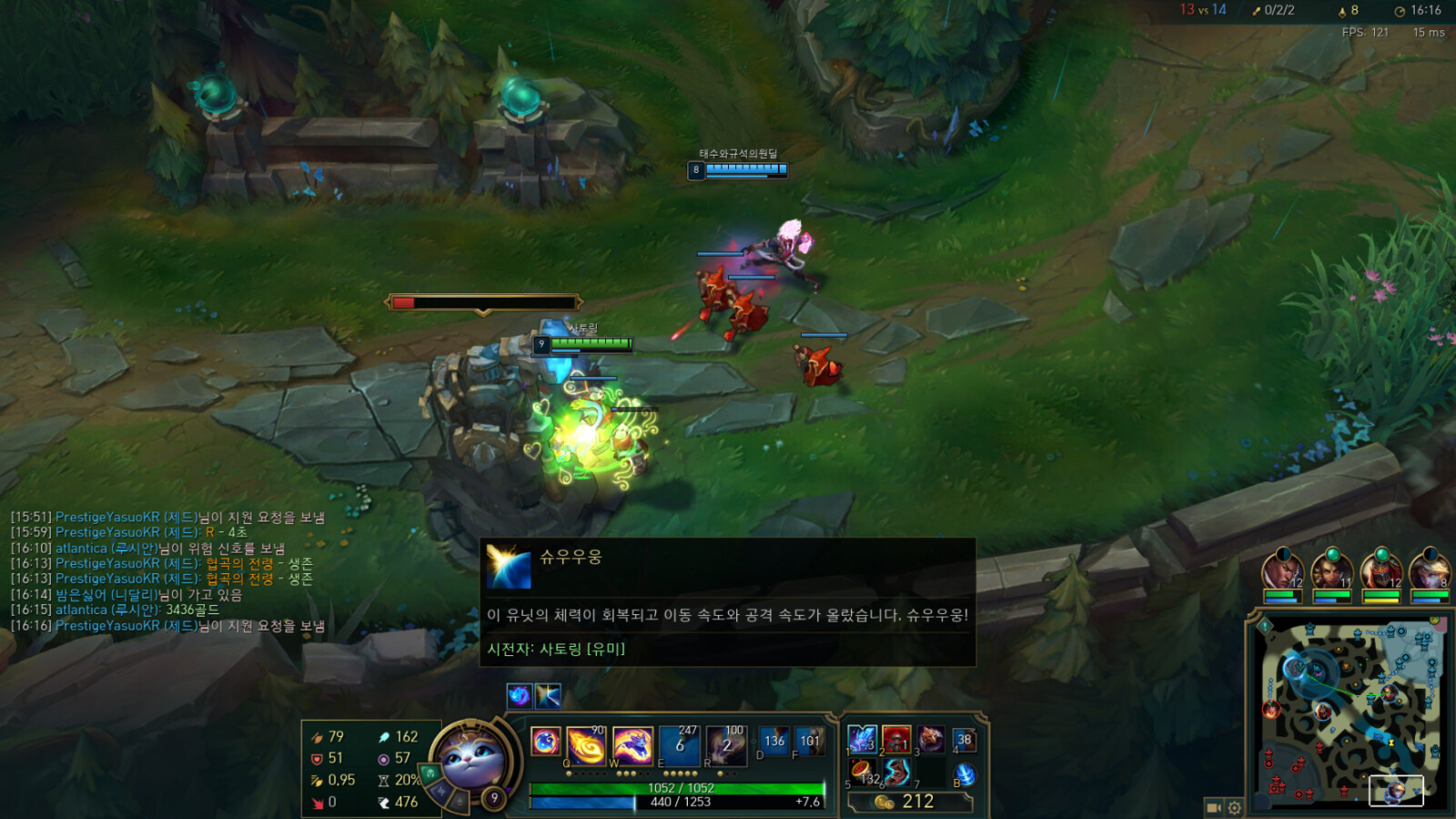Open the in-game settings via the gear icon
The height and width of the screenshot is (819, 1456).
1234,806
